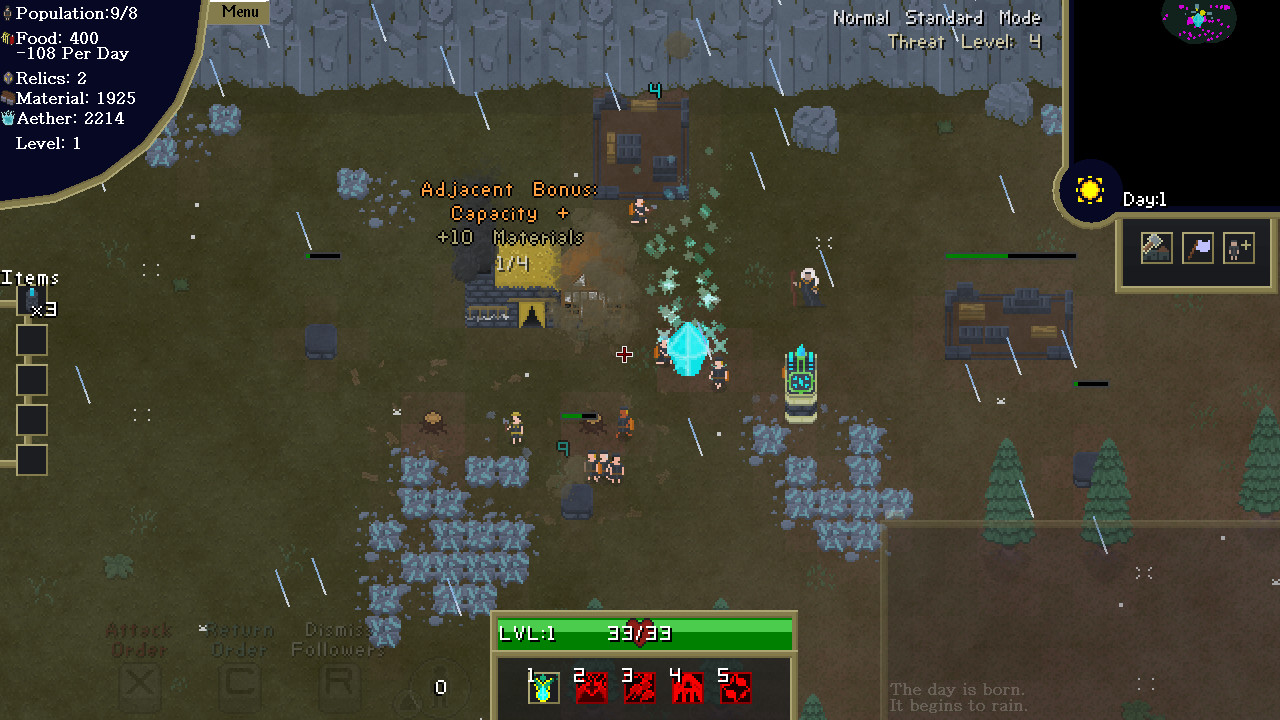Select the locked ability in hotbar slot 3
The height and width of the screenshot is (720, 1280).
(639, 686)
